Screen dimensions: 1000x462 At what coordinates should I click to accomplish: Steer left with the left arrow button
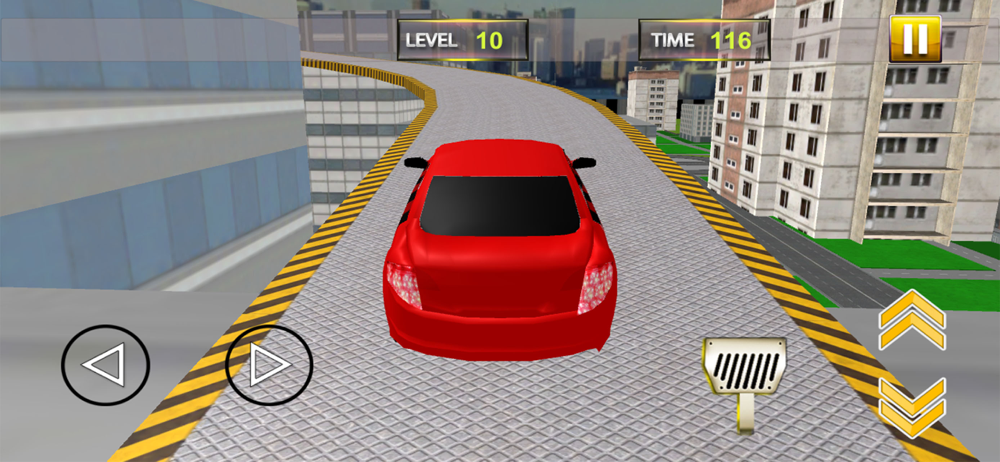[x=105, y=367]
